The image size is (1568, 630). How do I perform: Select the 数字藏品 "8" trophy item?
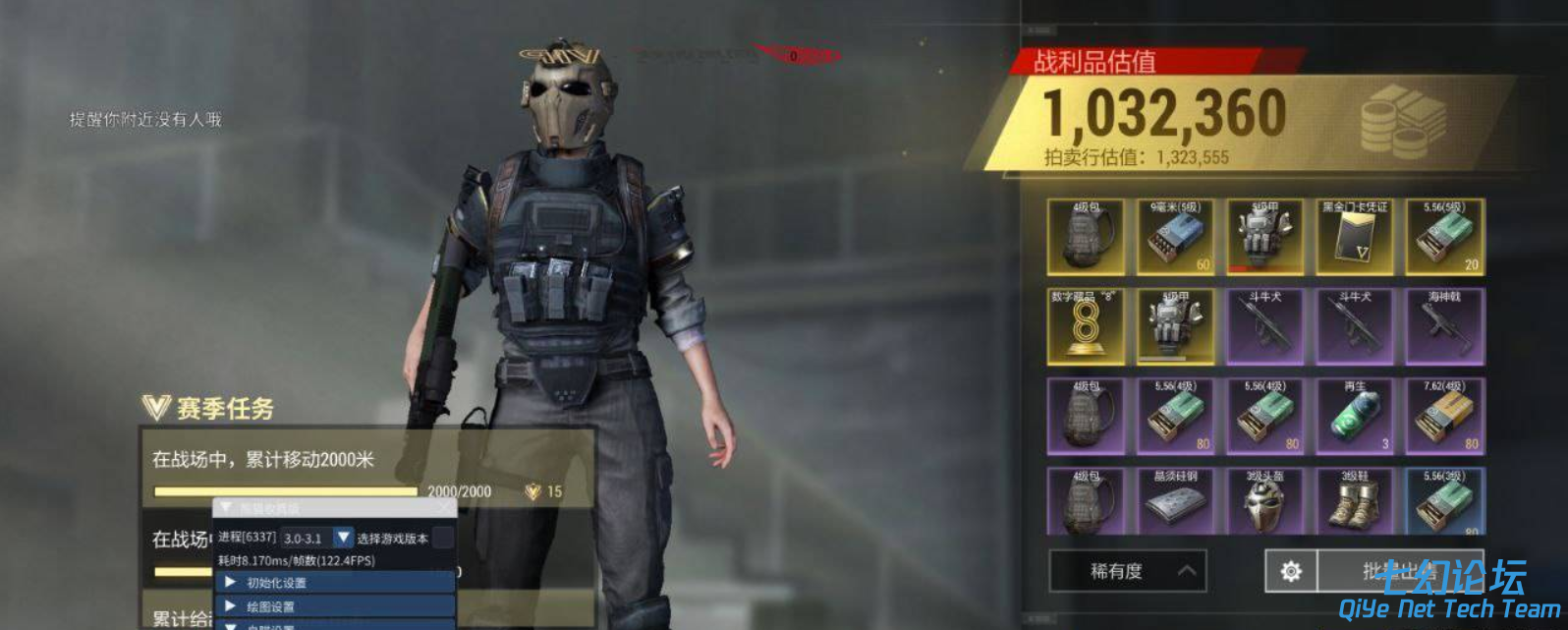point(1086,326)
